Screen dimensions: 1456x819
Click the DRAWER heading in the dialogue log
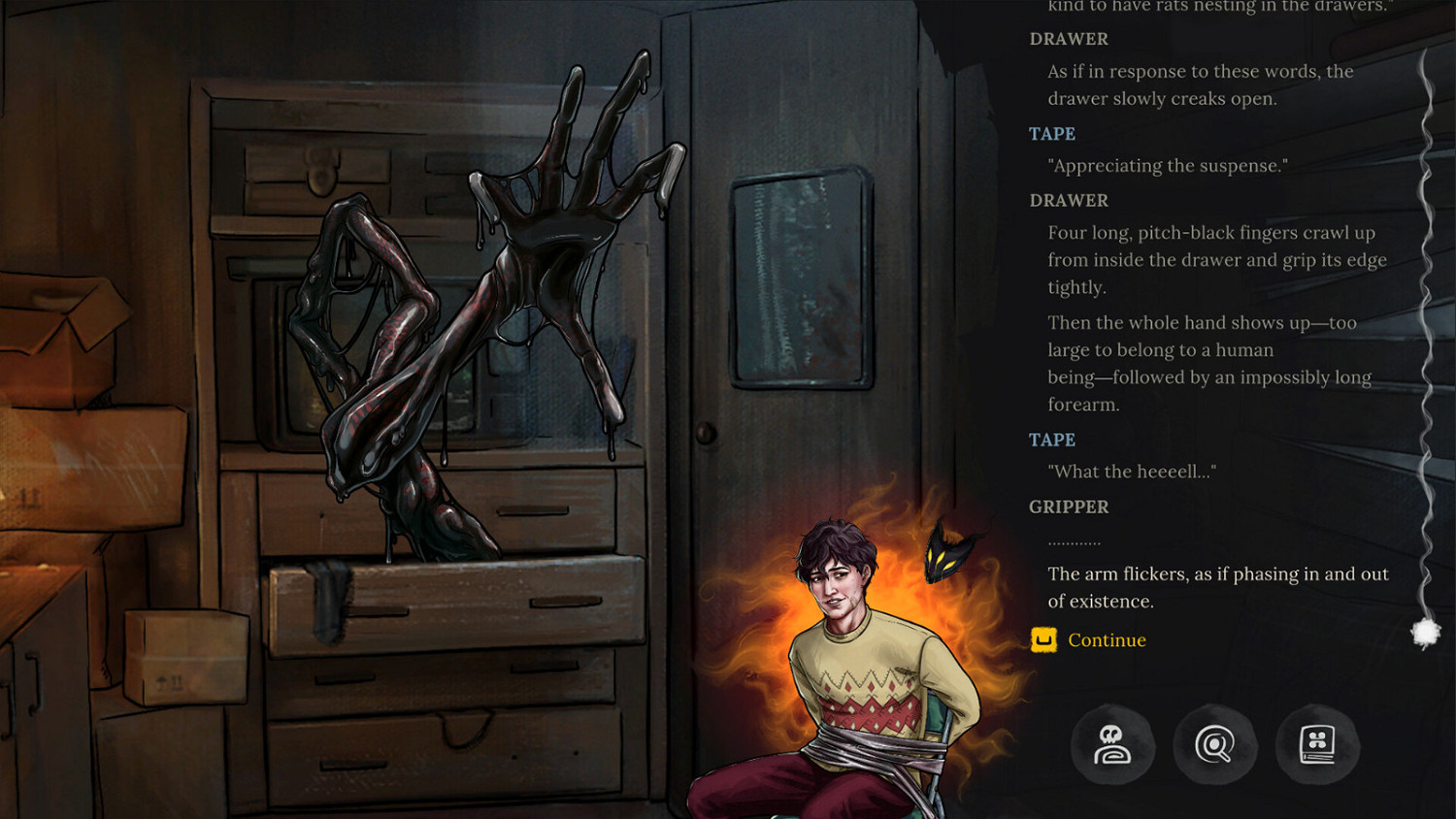coord(1070,200)
